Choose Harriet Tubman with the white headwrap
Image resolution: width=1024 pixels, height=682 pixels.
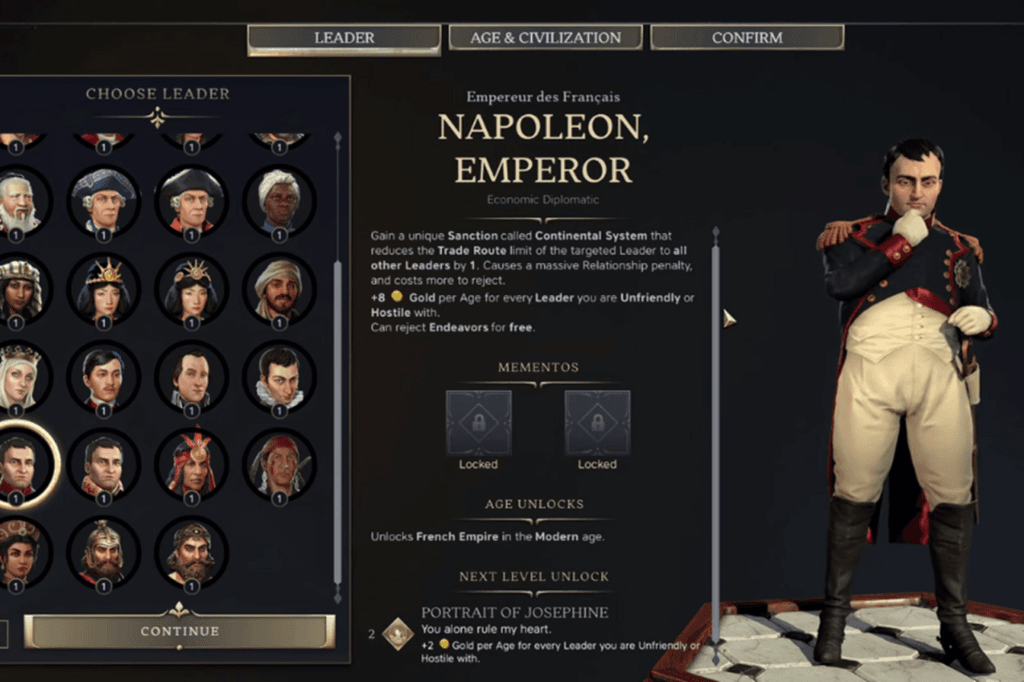coord(279,201)
